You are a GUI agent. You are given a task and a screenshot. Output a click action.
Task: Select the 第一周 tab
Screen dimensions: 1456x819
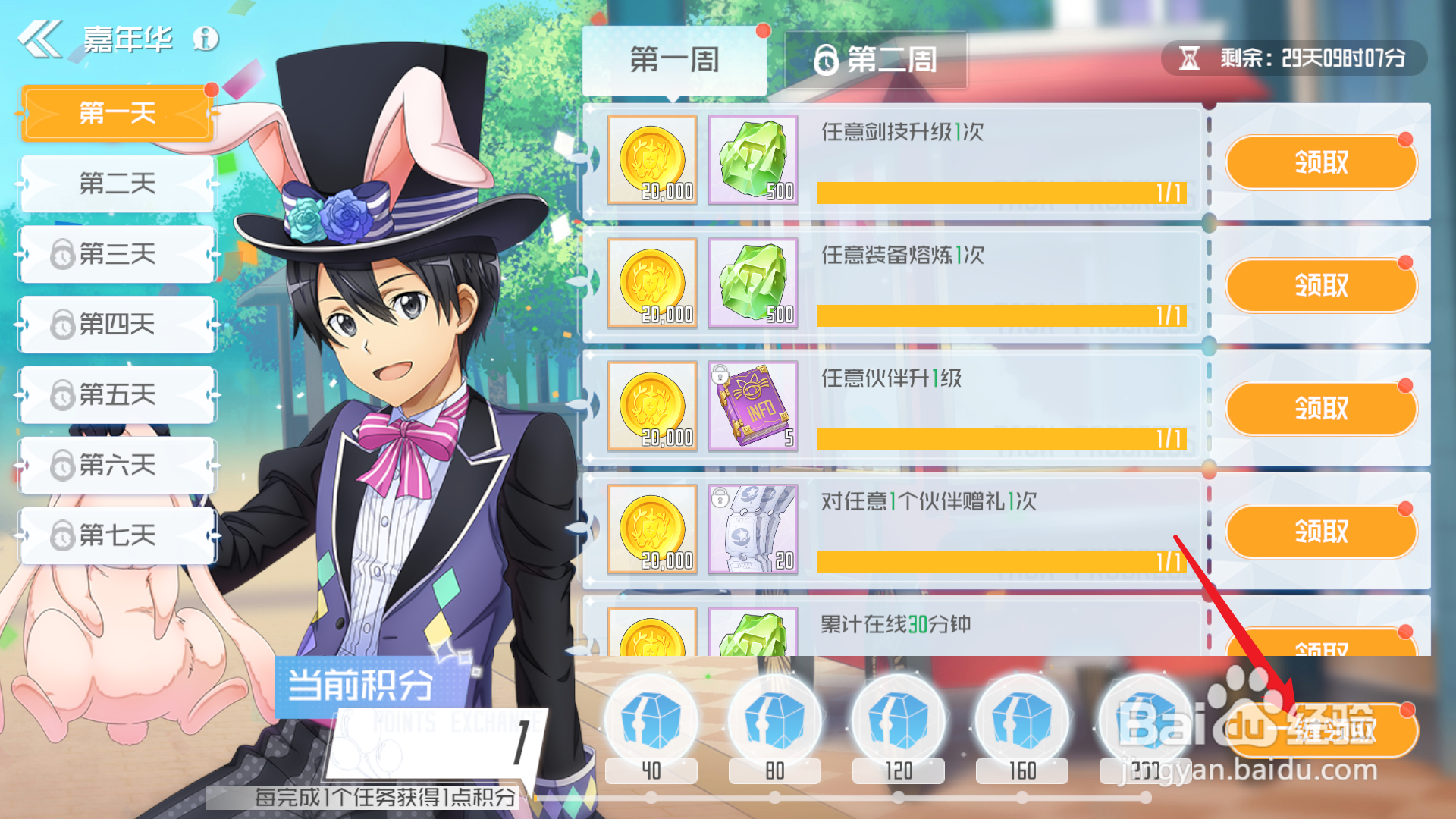point(674,61)
